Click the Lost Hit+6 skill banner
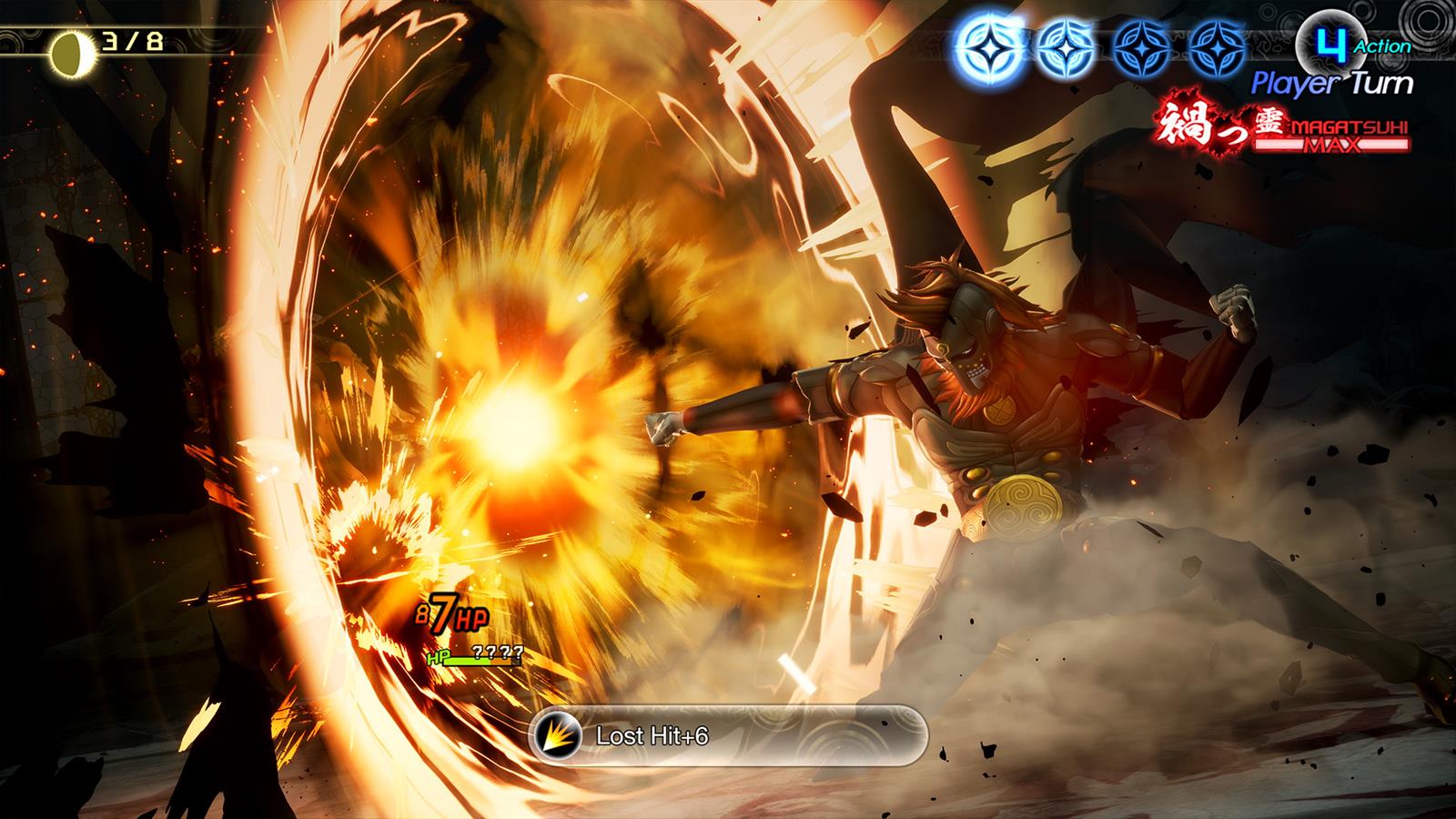 (727, 735)
